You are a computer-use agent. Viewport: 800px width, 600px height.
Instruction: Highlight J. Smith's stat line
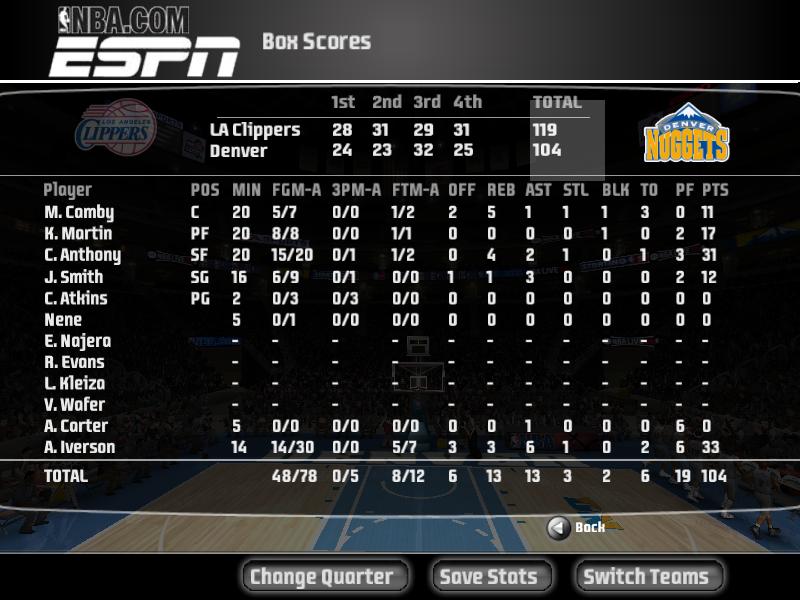[x=74, y=277]
